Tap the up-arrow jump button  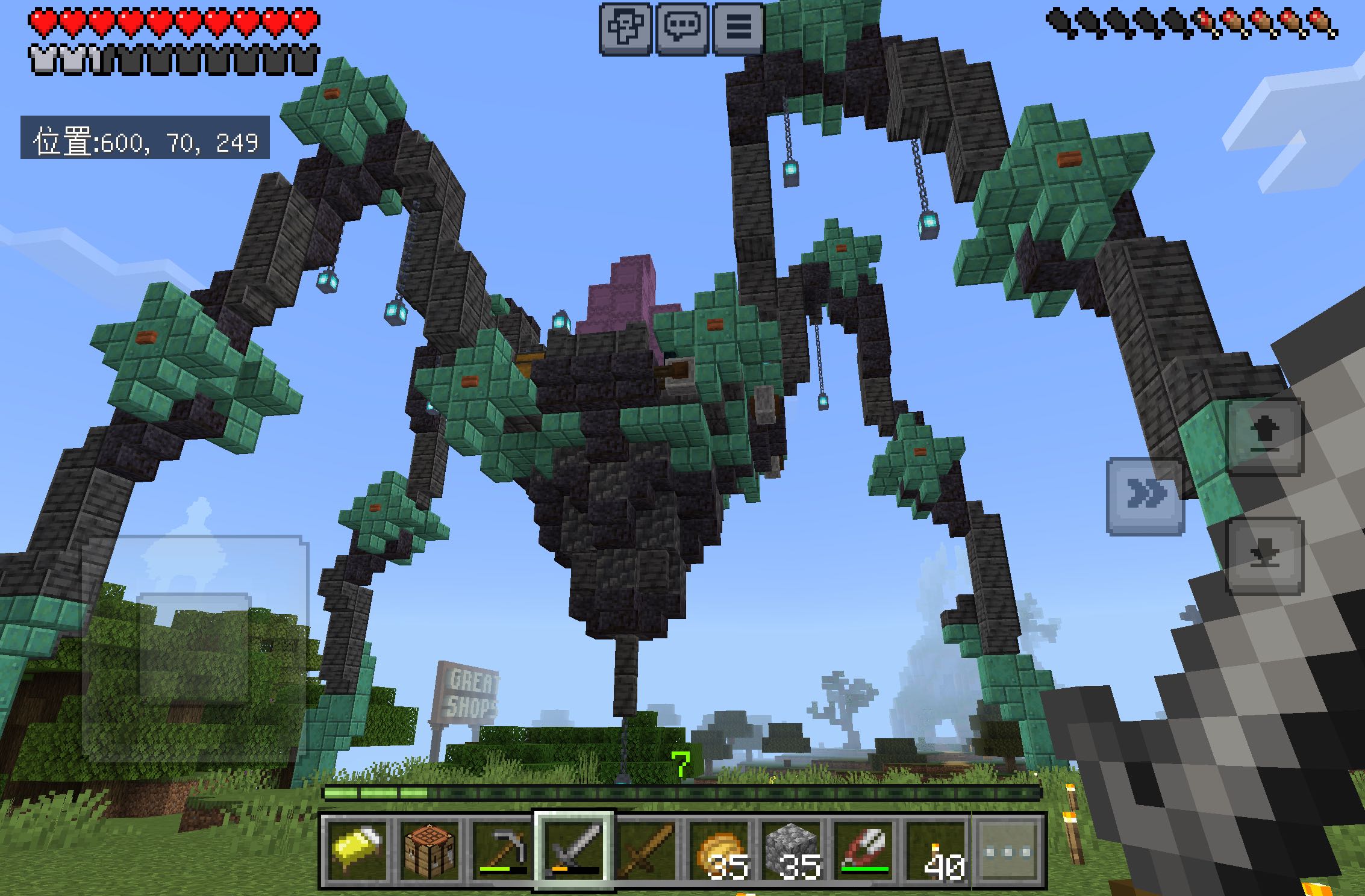[1265, 435]
